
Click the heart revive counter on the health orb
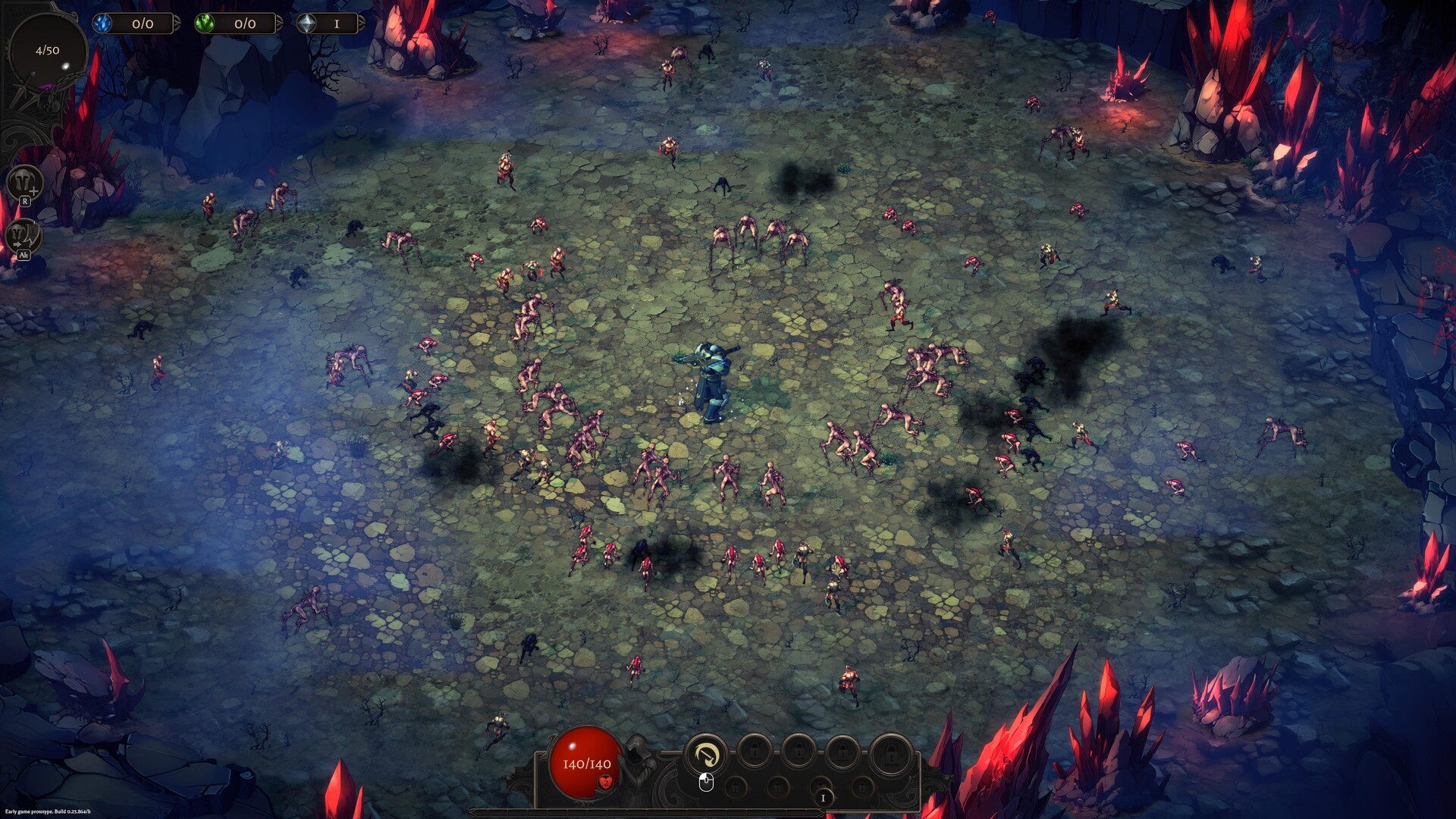[606, 783]
